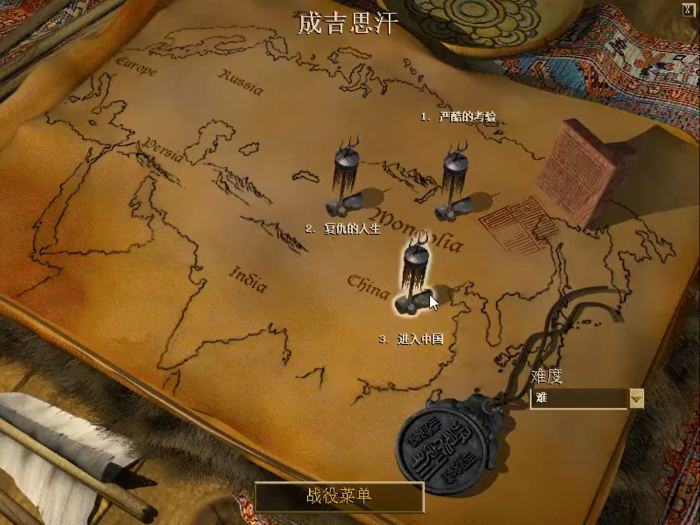Select scenario 1 war banner 严酷的考验
The height and width of the screenshot is (525, 700).
456,180
